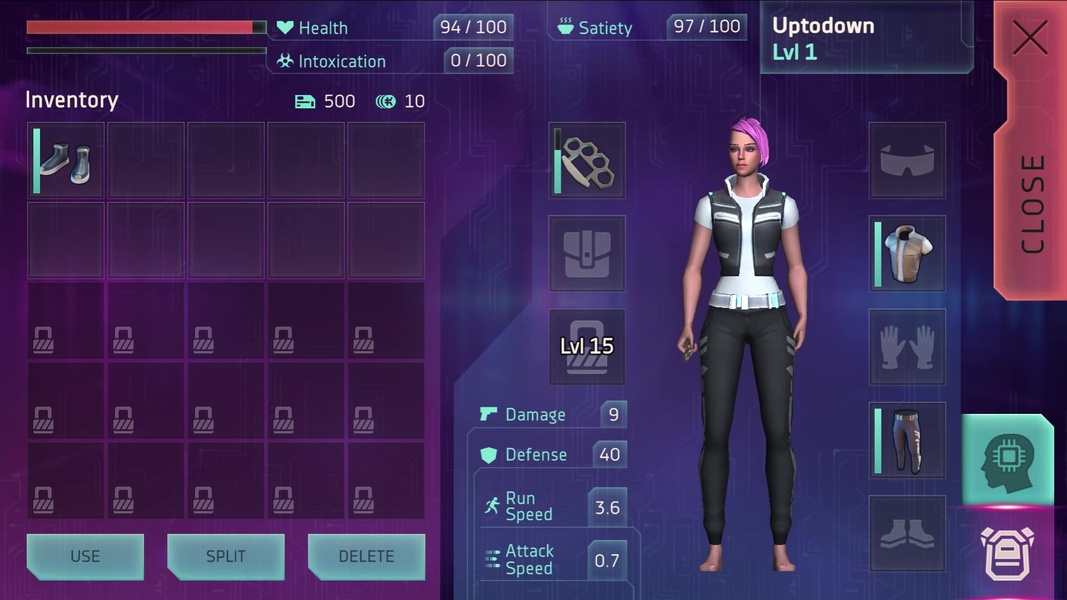This screenshot has width=1067, height=600.
Task: Open the empty armor vest slot
Action: coord(587,254)
